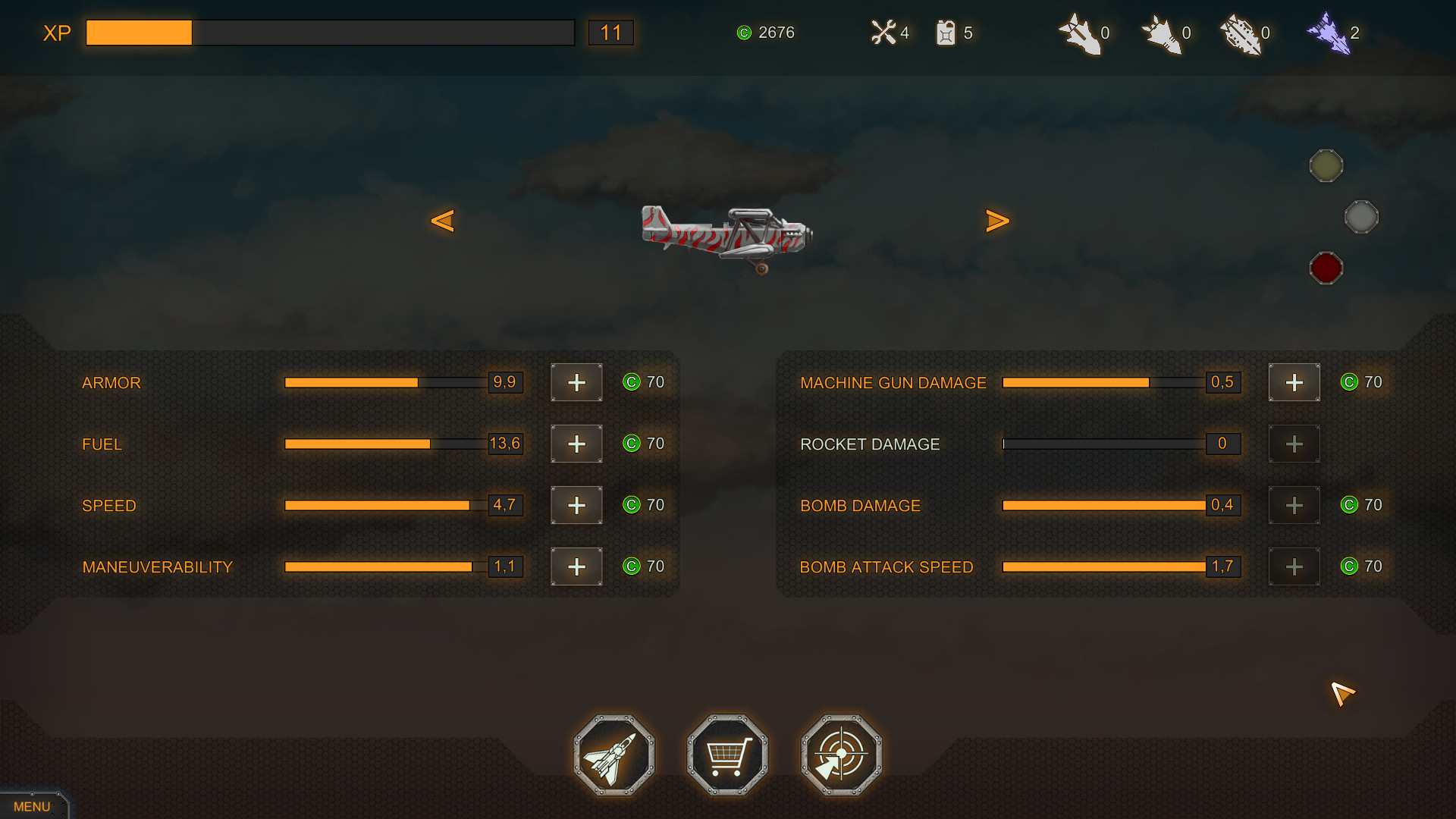The height and width of the screenshot is (819, 1456).
Task: Show the next plane with right arrow
Action: 998,221
